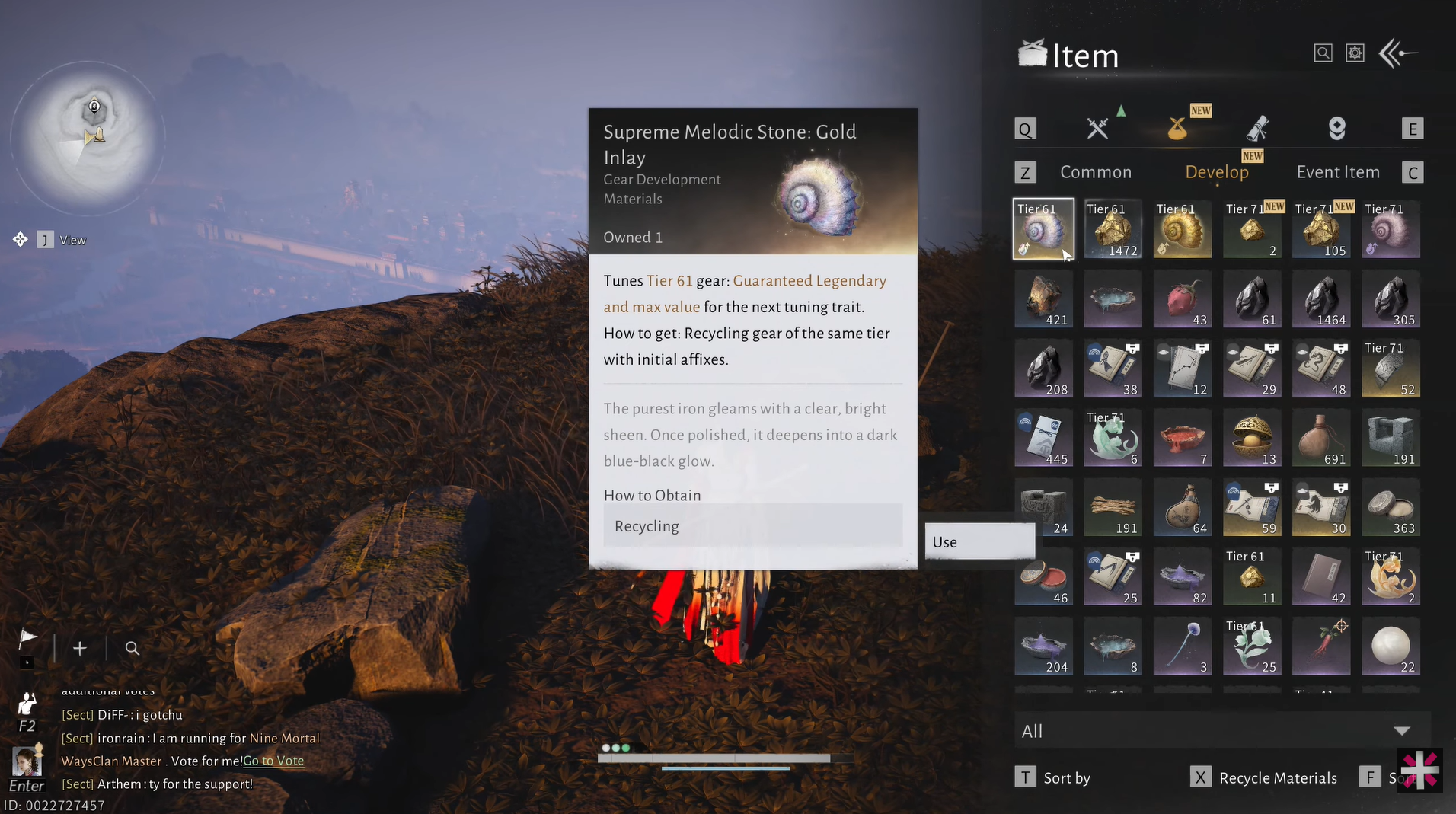
Task: Add a chat tab with plus icon
Action: tap(80, 648)
